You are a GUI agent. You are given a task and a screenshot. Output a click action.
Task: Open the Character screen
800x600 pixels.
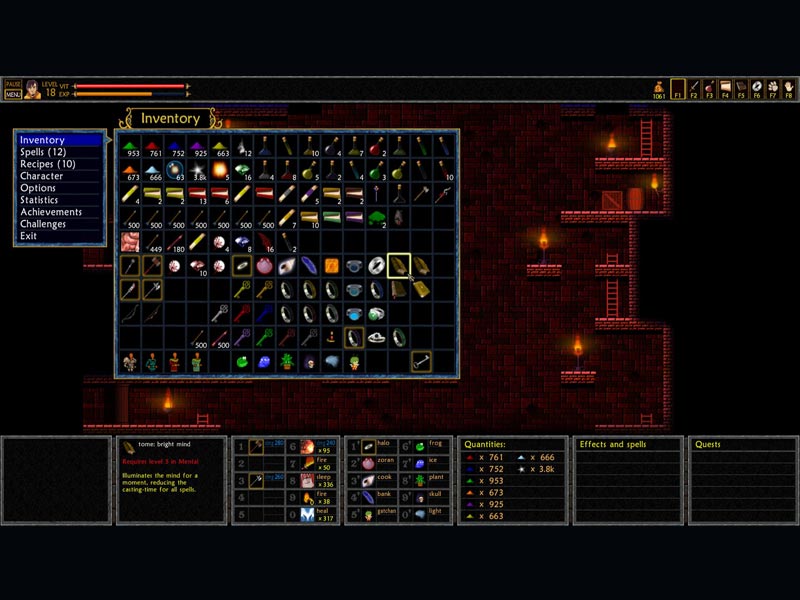click(x=42, y=176)
